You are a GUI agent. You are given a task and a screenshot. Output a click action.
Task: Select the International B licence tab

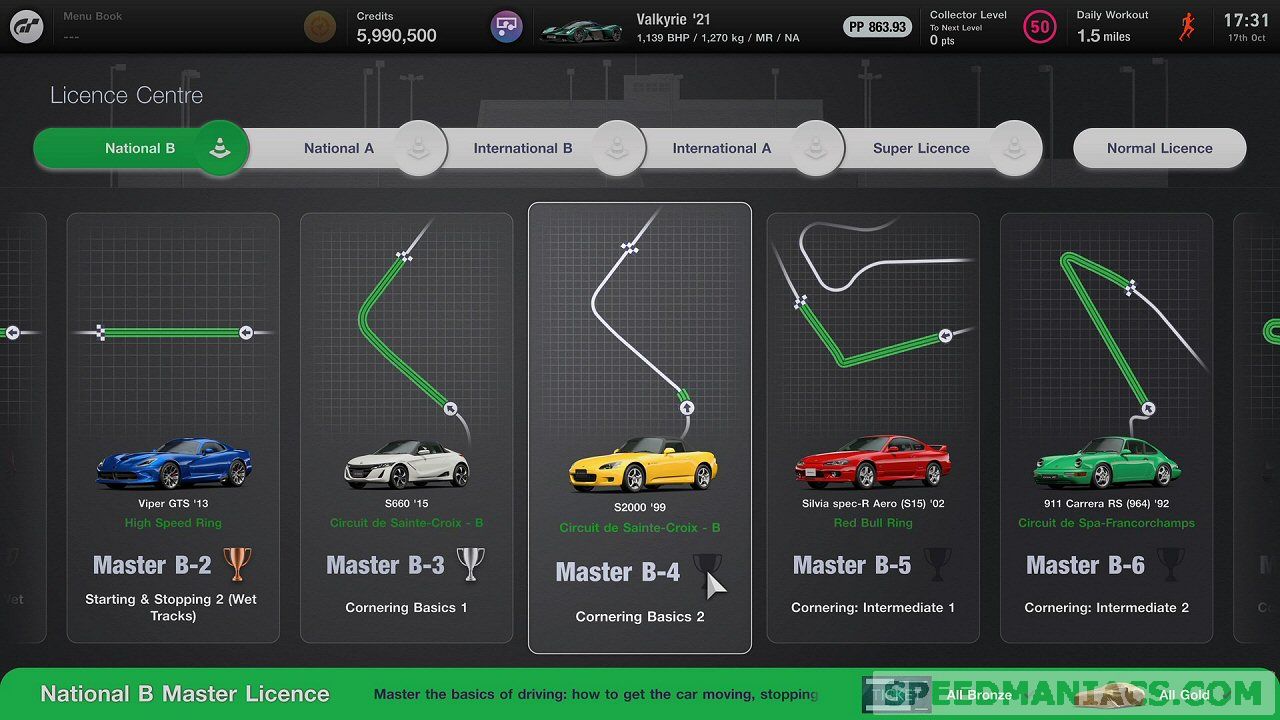[523, 148]
